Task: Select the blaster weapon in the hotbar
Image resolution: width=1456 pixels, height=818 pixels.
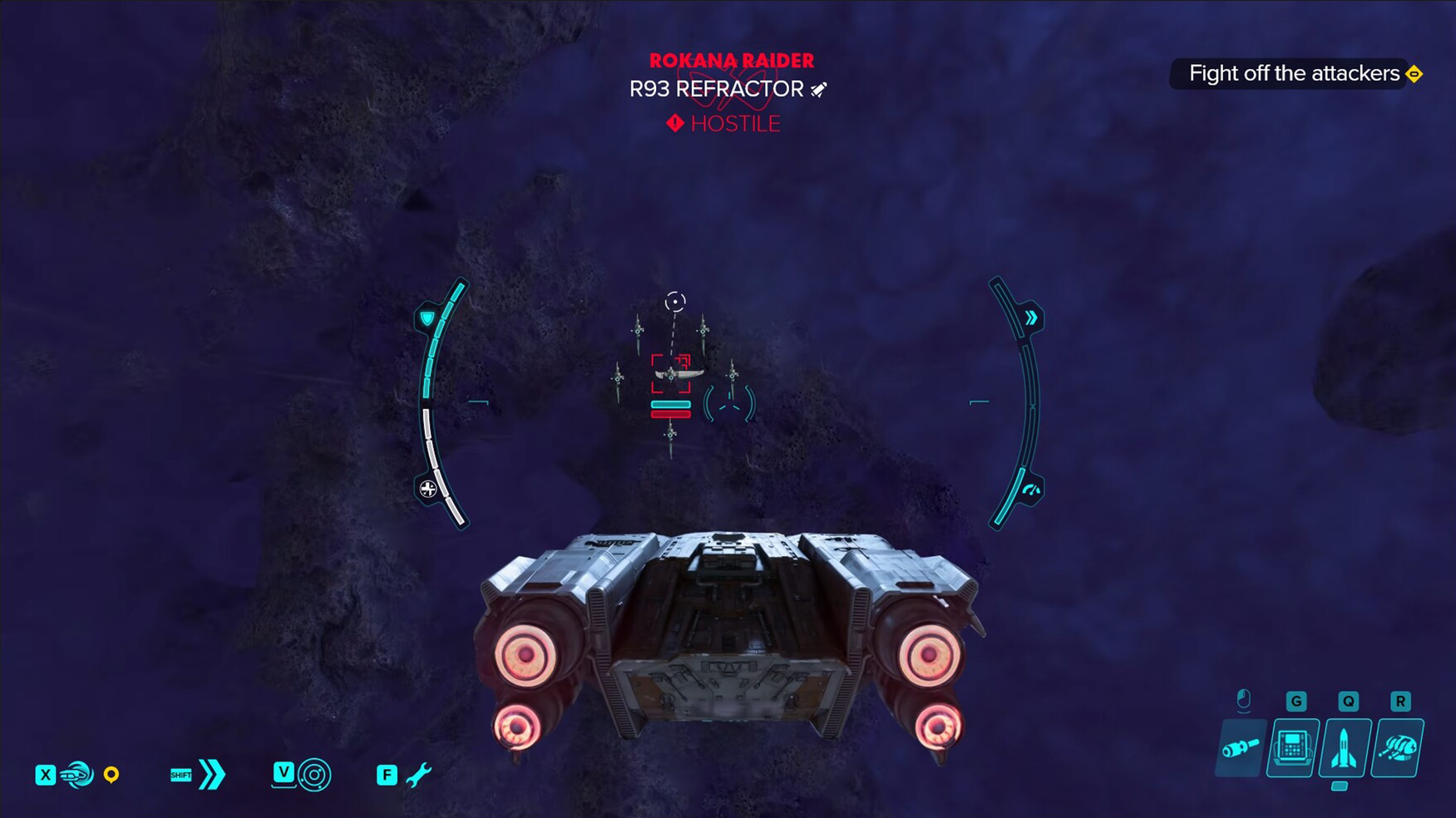Action: click(1241, 750)
